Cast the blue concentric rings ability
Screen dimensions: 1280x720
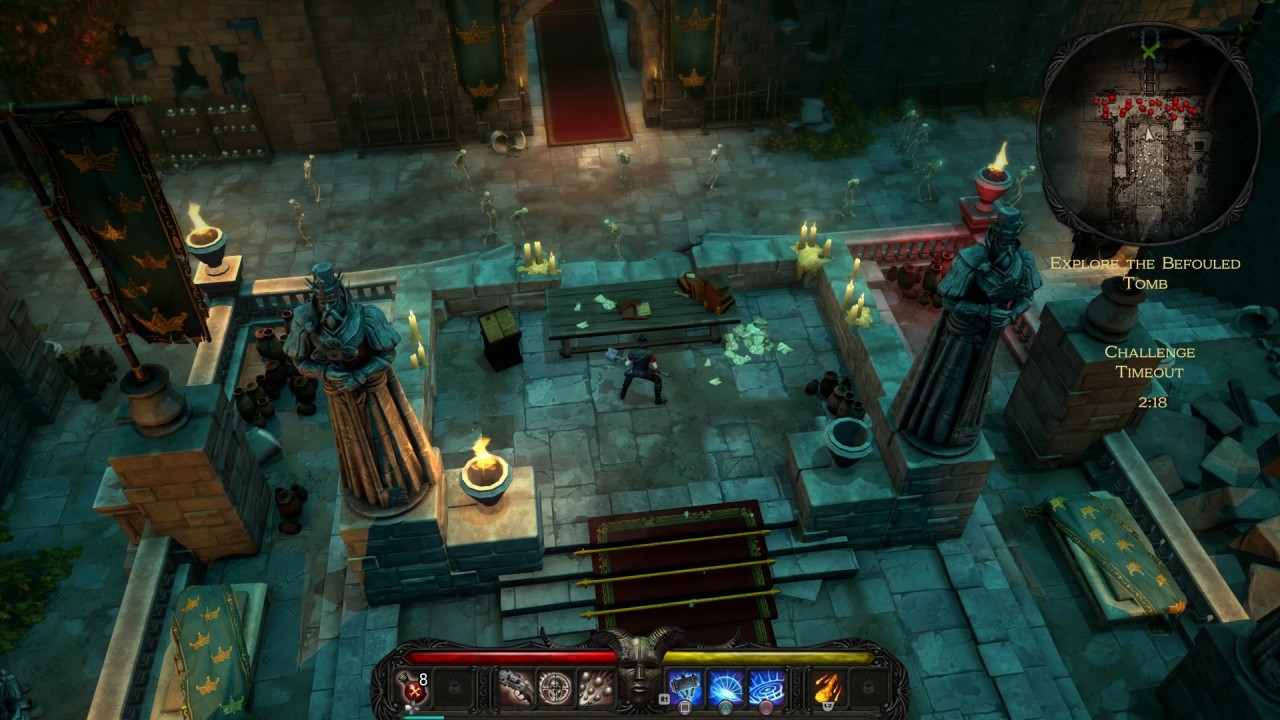tap(766, 687)
